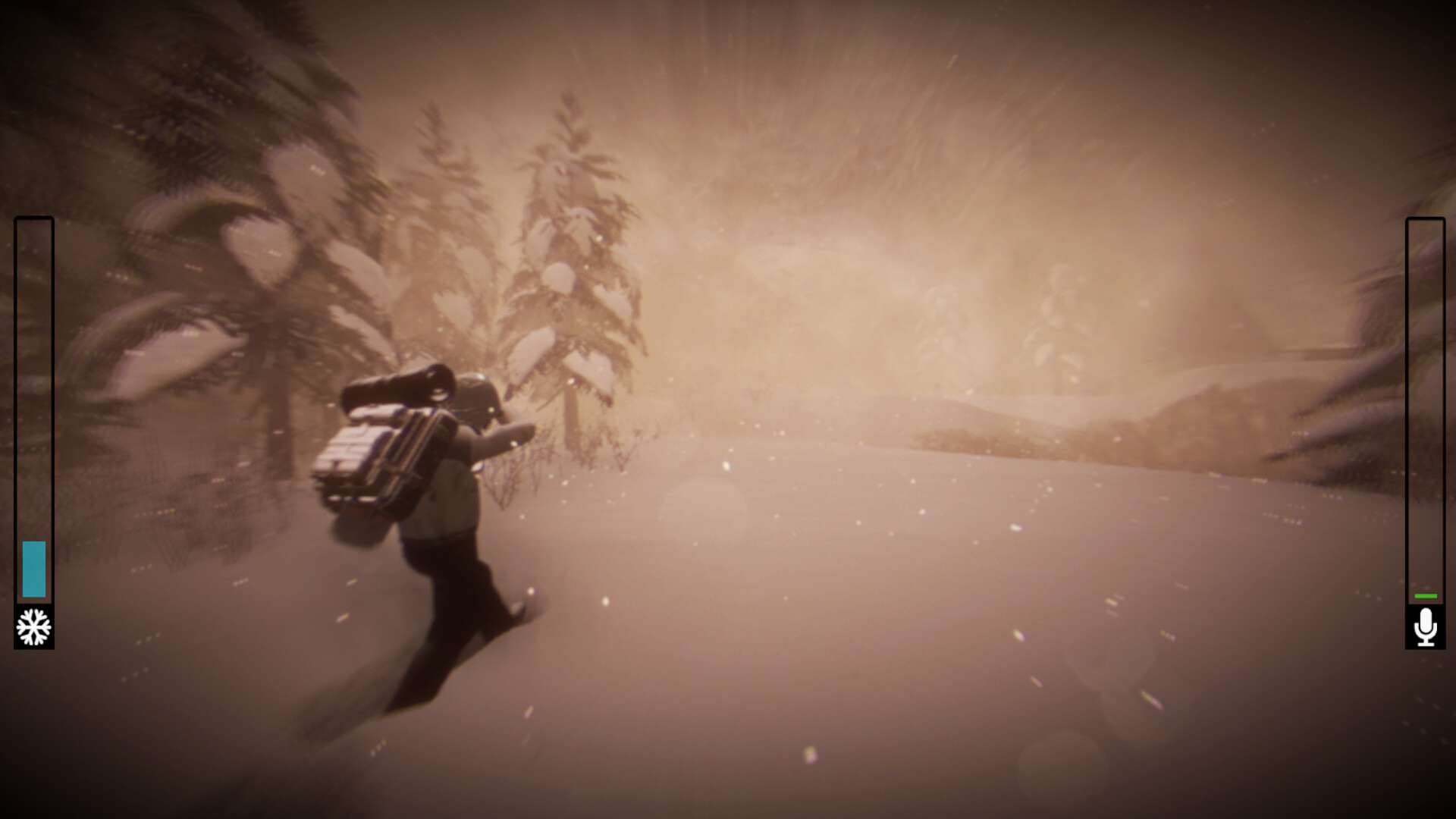Click the black box around the snowflake
The image size is (1456, 819).
33,628
